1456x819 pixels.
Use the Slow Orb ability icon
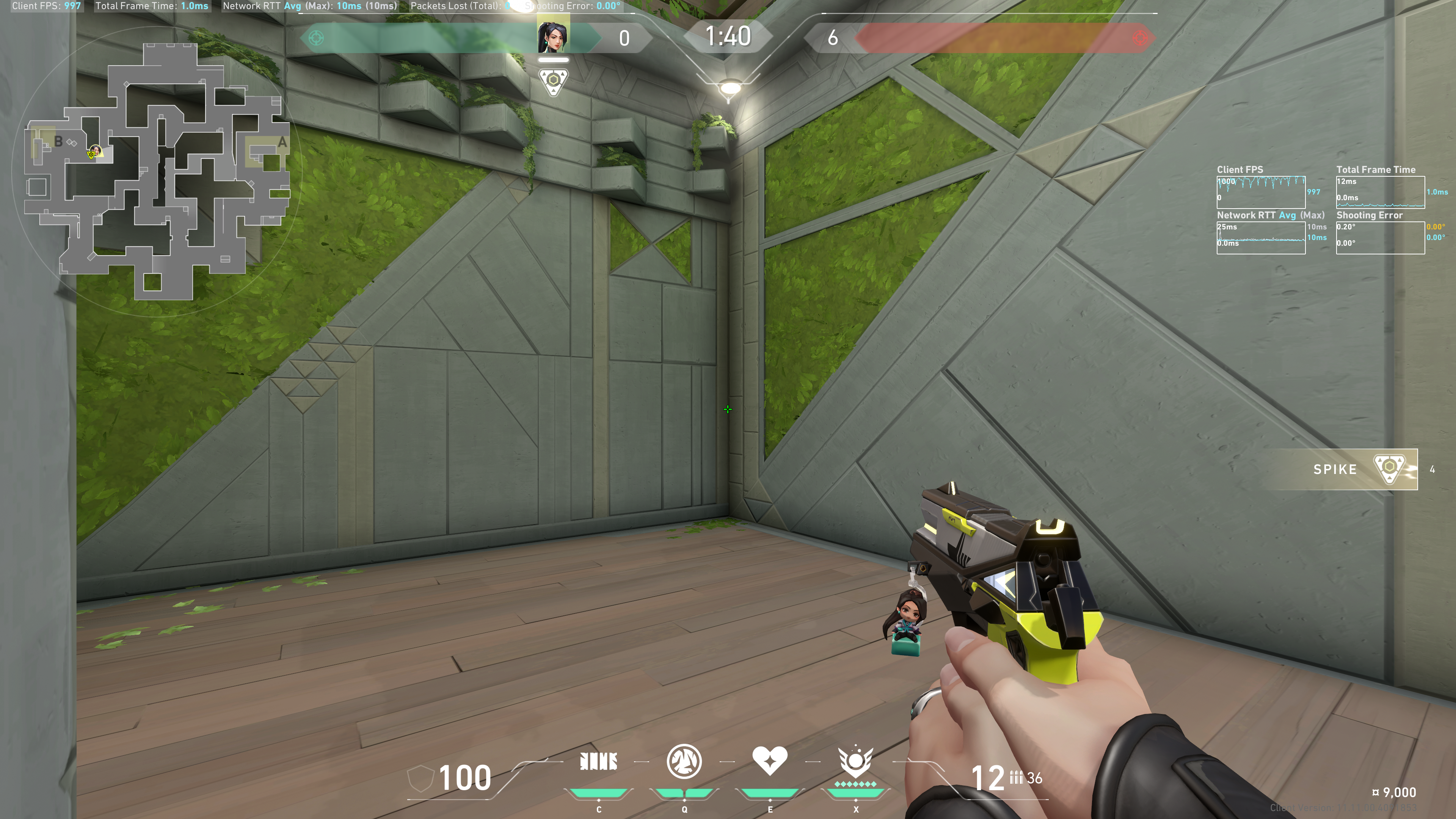[684, 762]
